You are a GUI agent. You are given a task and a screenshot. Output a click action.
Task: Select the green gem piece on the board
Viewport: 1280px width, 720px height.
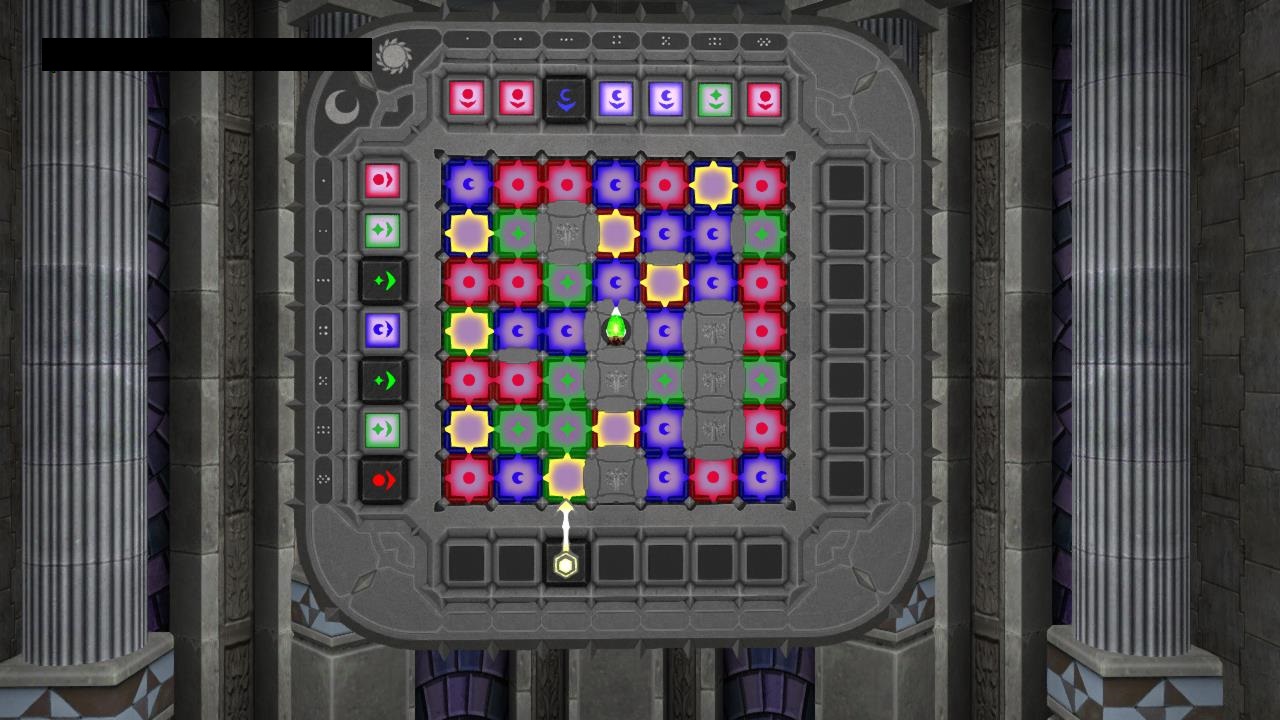[x=616, y=327]
